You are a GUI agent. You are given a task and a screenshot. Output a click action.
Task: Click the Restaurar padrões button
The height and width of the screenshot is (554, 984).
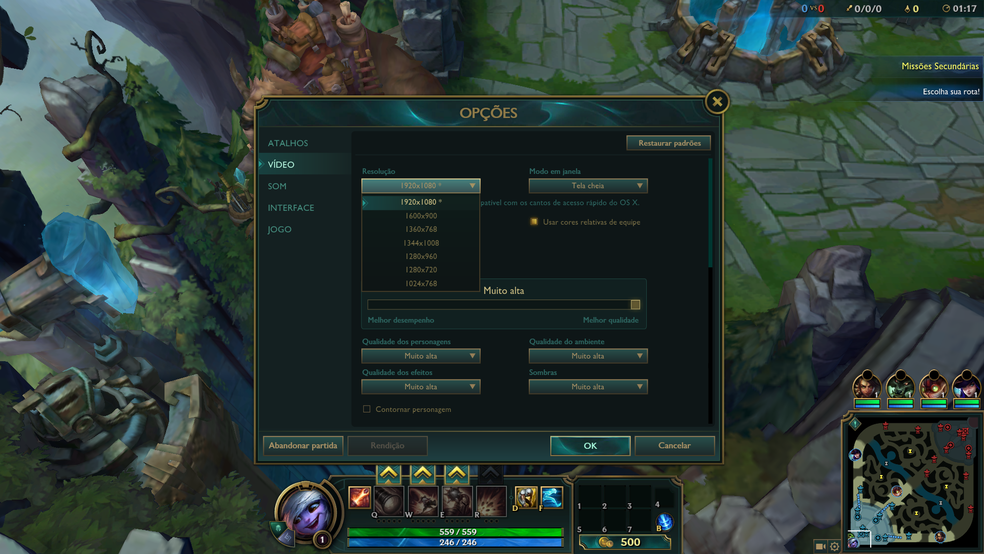tap(669, 143)
